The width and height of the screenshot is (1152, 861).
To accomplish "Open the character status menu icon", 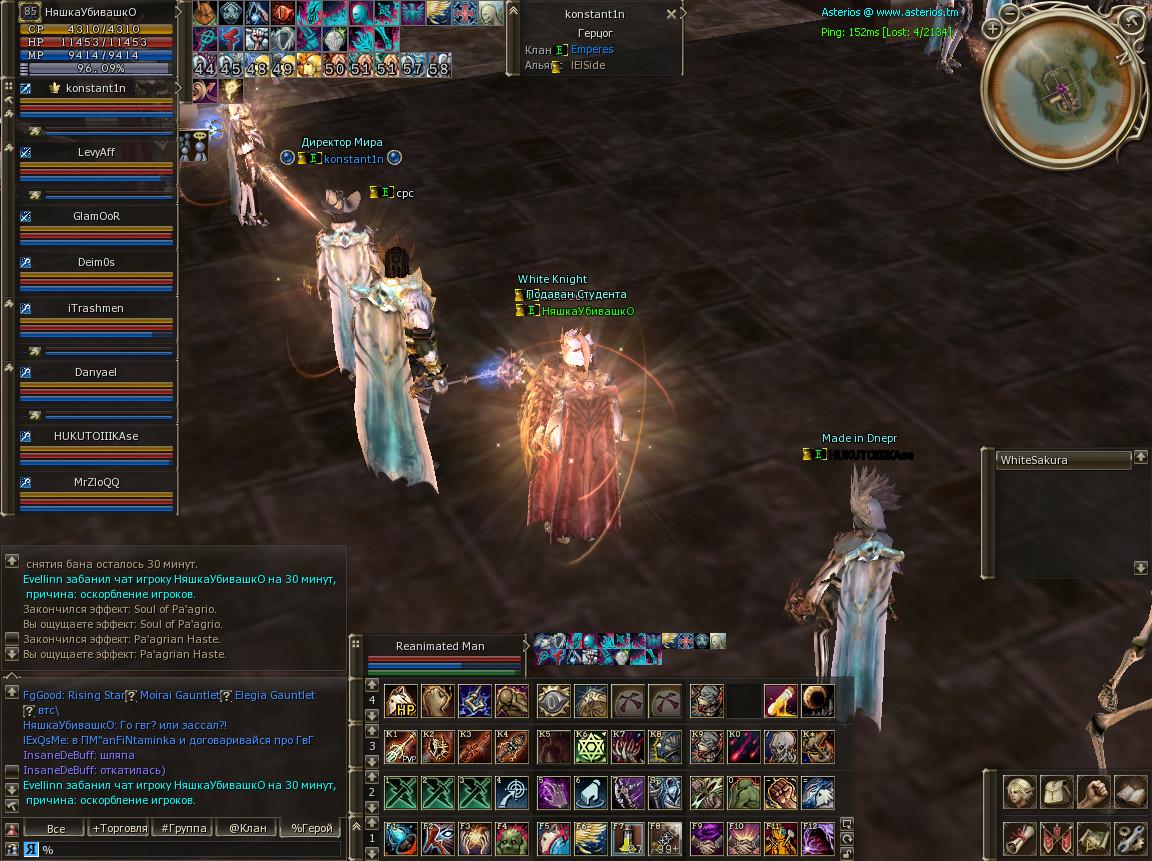I will (1020, 792).
